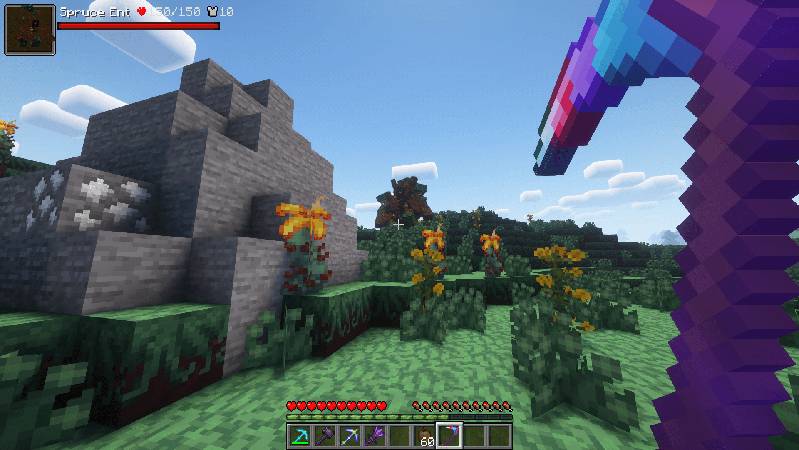Image resolution: width=799 pixels, height=450 pixels.
Task: Select the food stack of 60
Action: tap(424, 436)
